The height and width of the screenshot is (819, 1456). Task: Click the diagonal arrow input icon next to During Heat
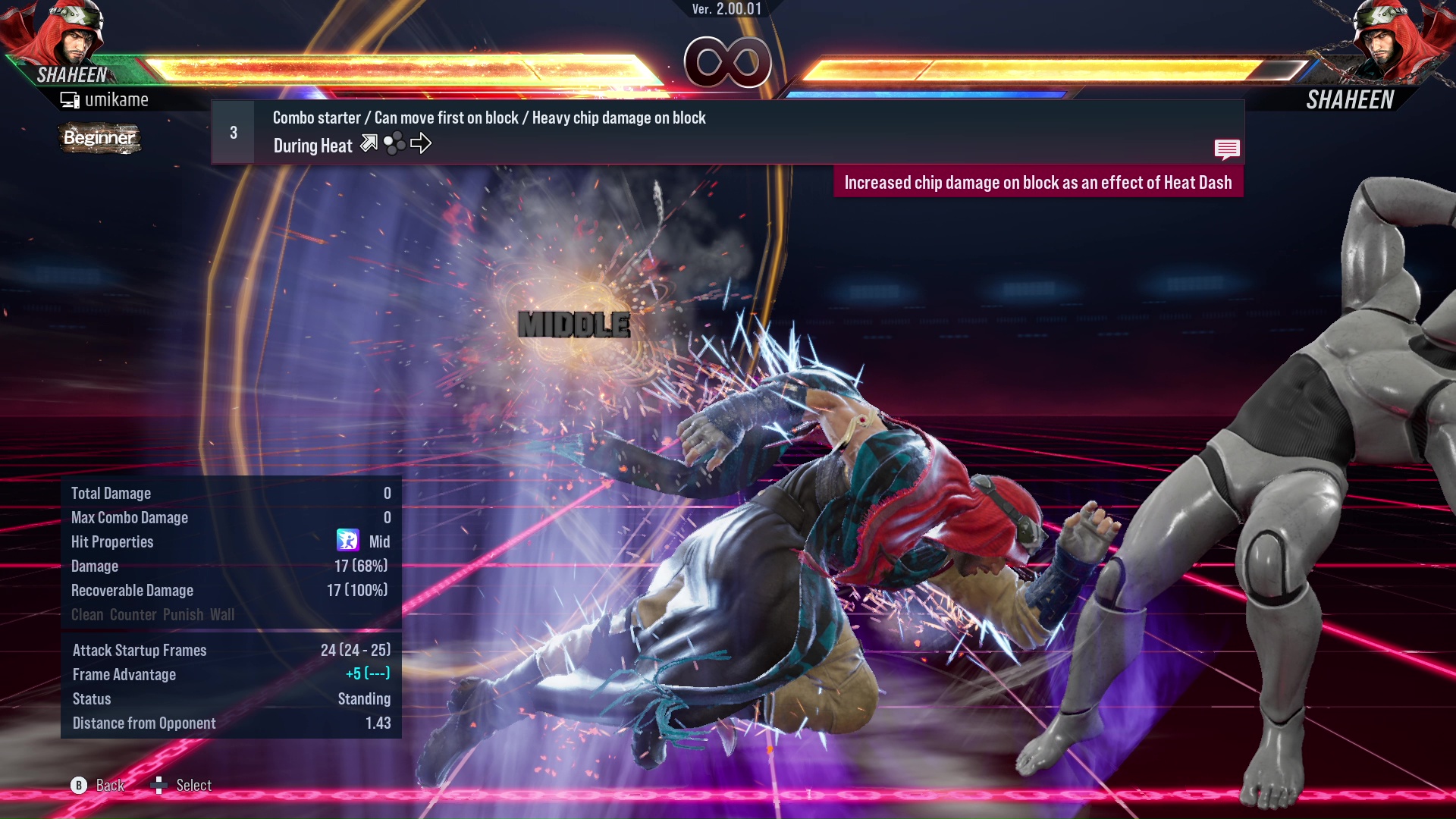tap(369, 143)
